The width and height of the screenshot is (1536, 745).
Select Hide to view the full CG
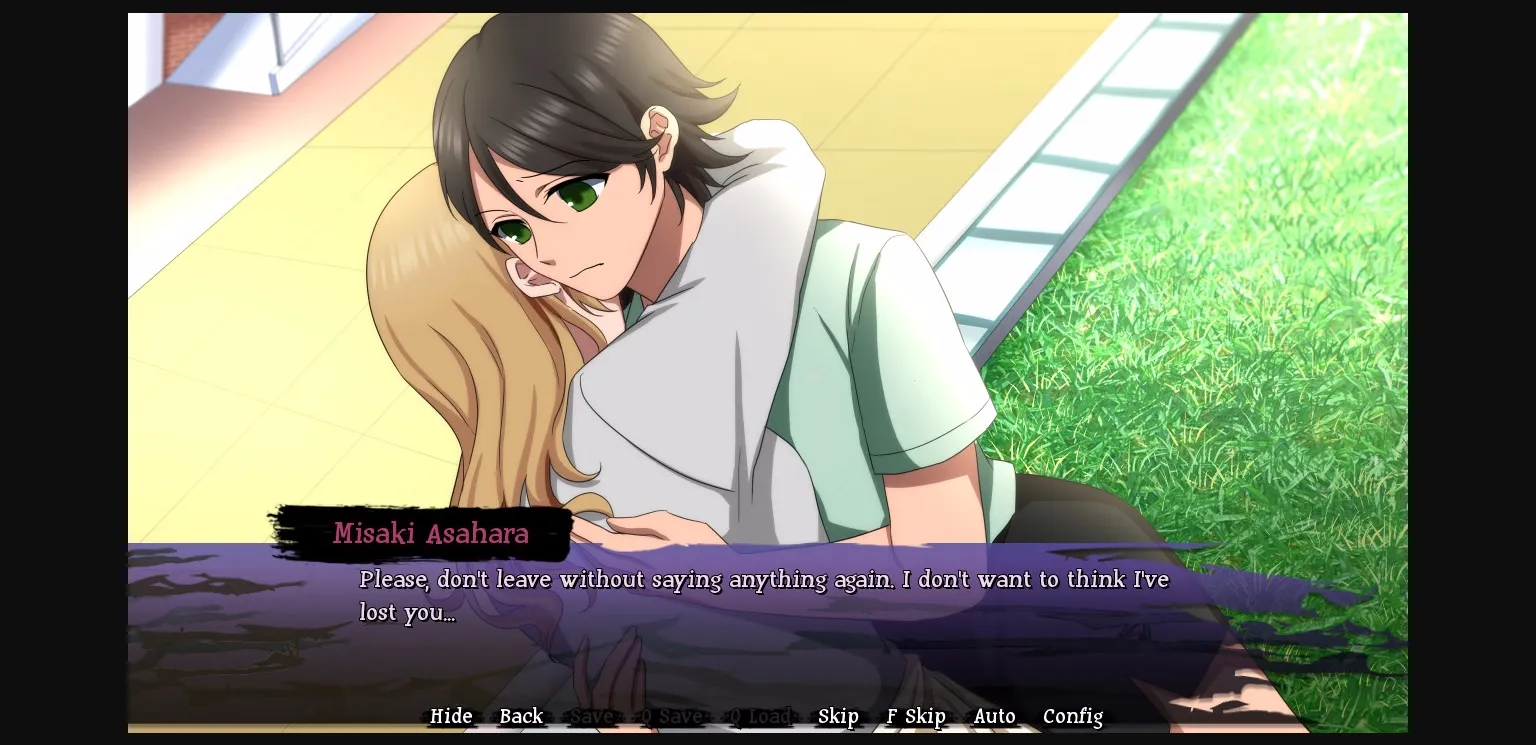point(451,716)
